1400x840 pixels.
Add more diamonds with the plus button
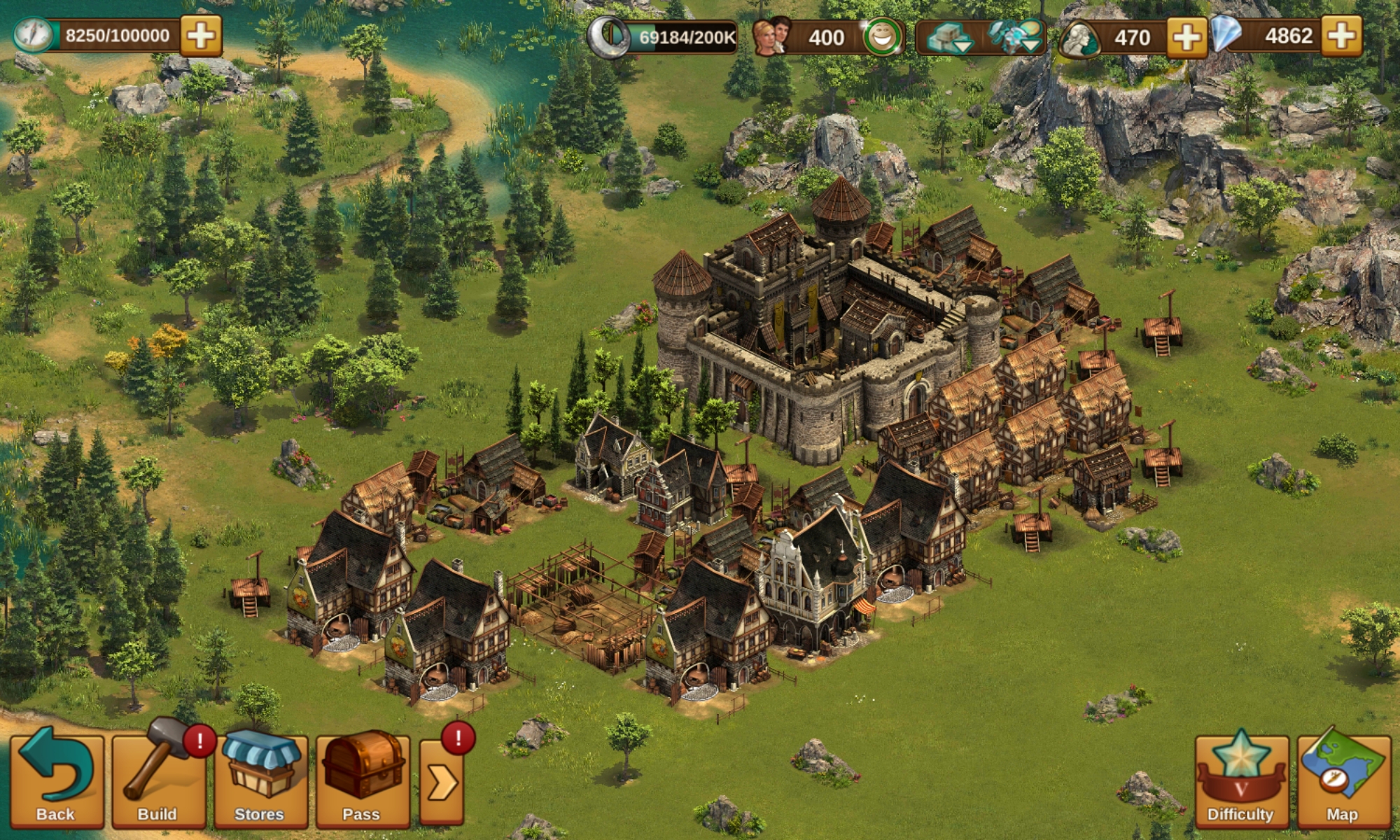[1341, 36]
